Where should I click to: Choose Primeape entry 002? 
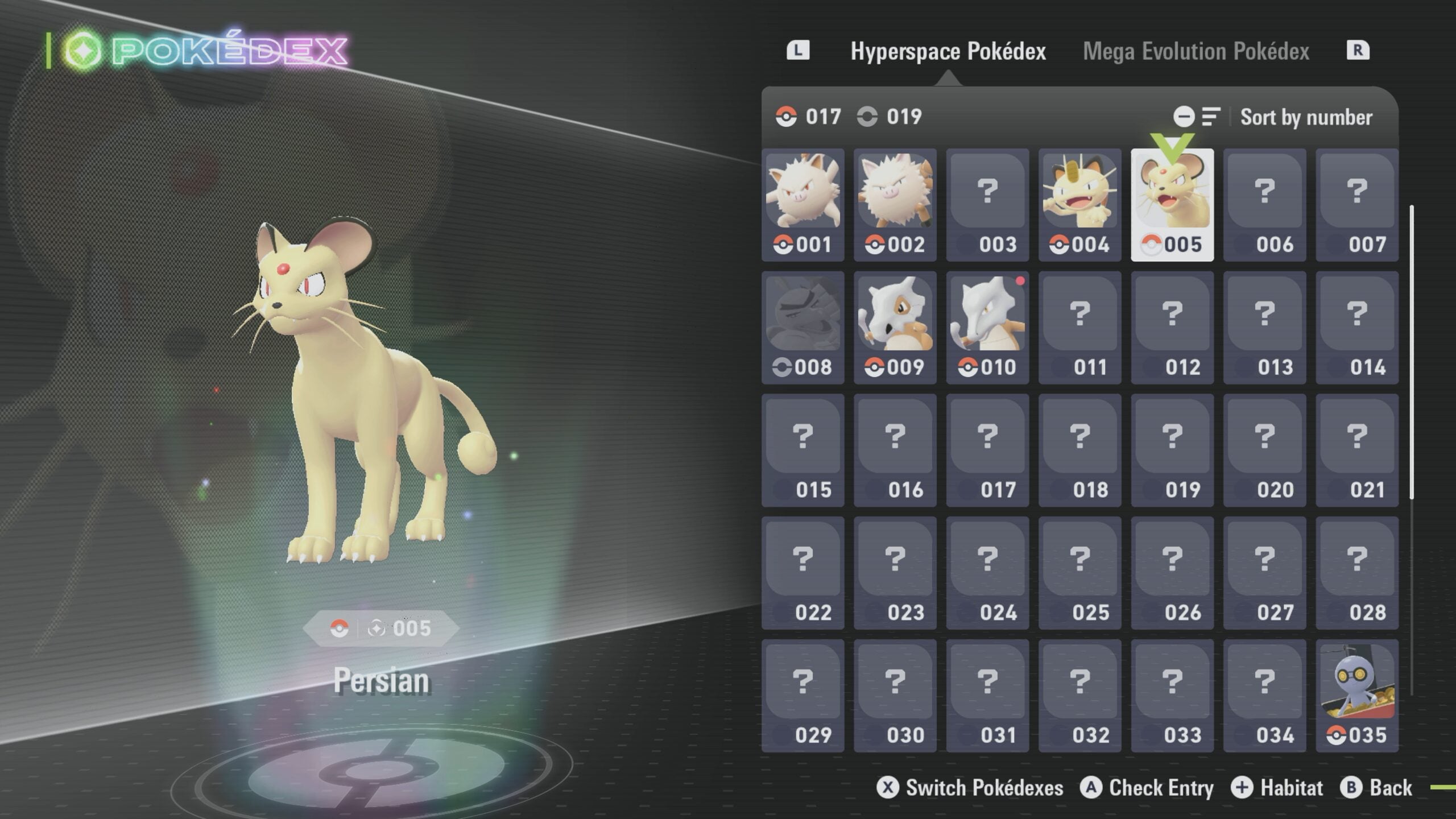coord(895,205)
